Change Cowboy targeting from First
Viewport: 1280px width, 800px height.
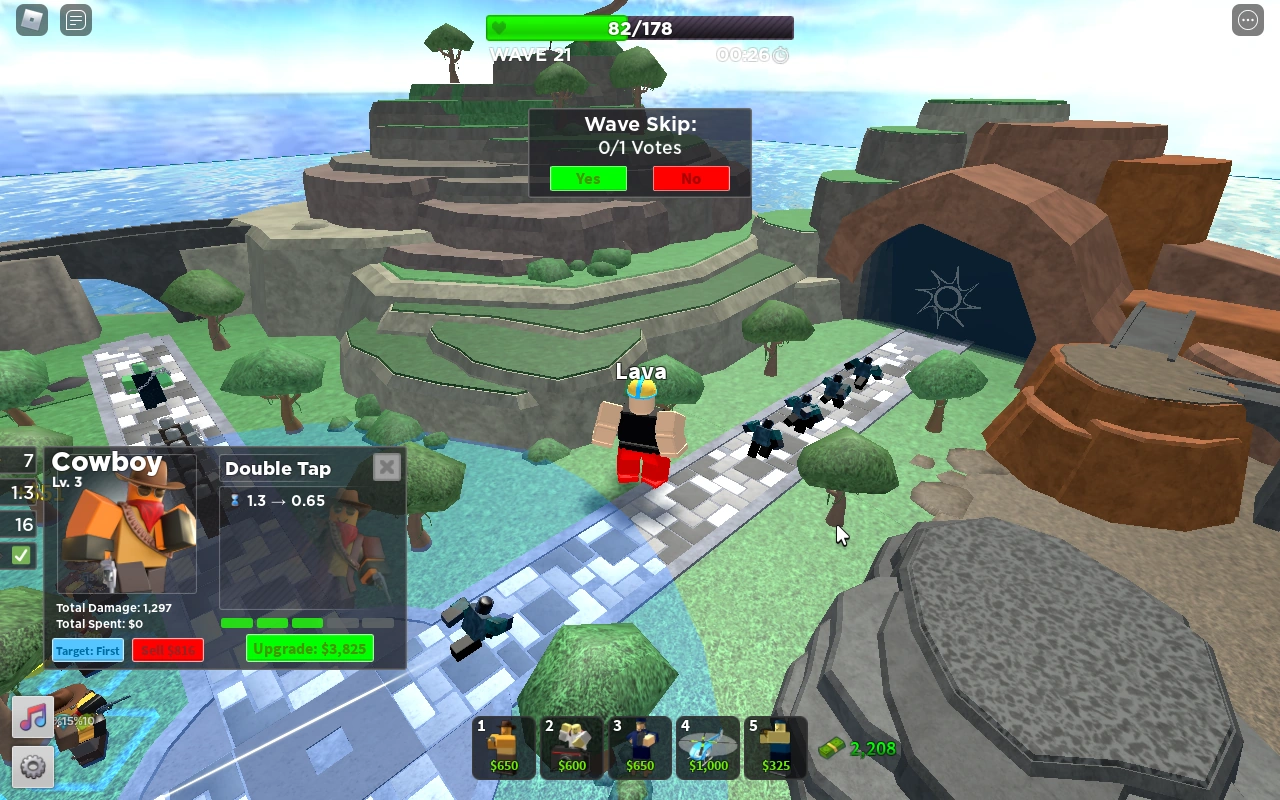[87, 650]
